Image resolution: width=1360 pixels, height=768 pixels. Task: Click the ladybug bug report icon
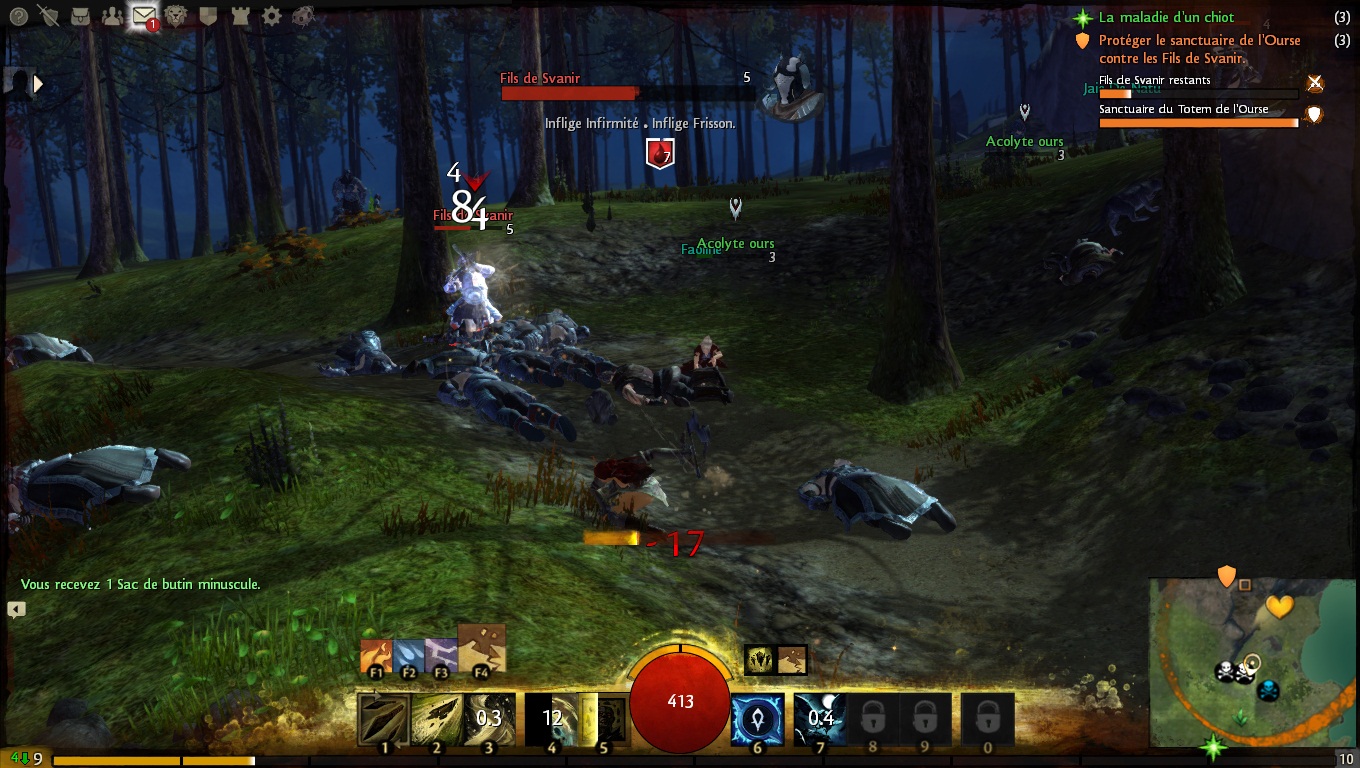303,15
